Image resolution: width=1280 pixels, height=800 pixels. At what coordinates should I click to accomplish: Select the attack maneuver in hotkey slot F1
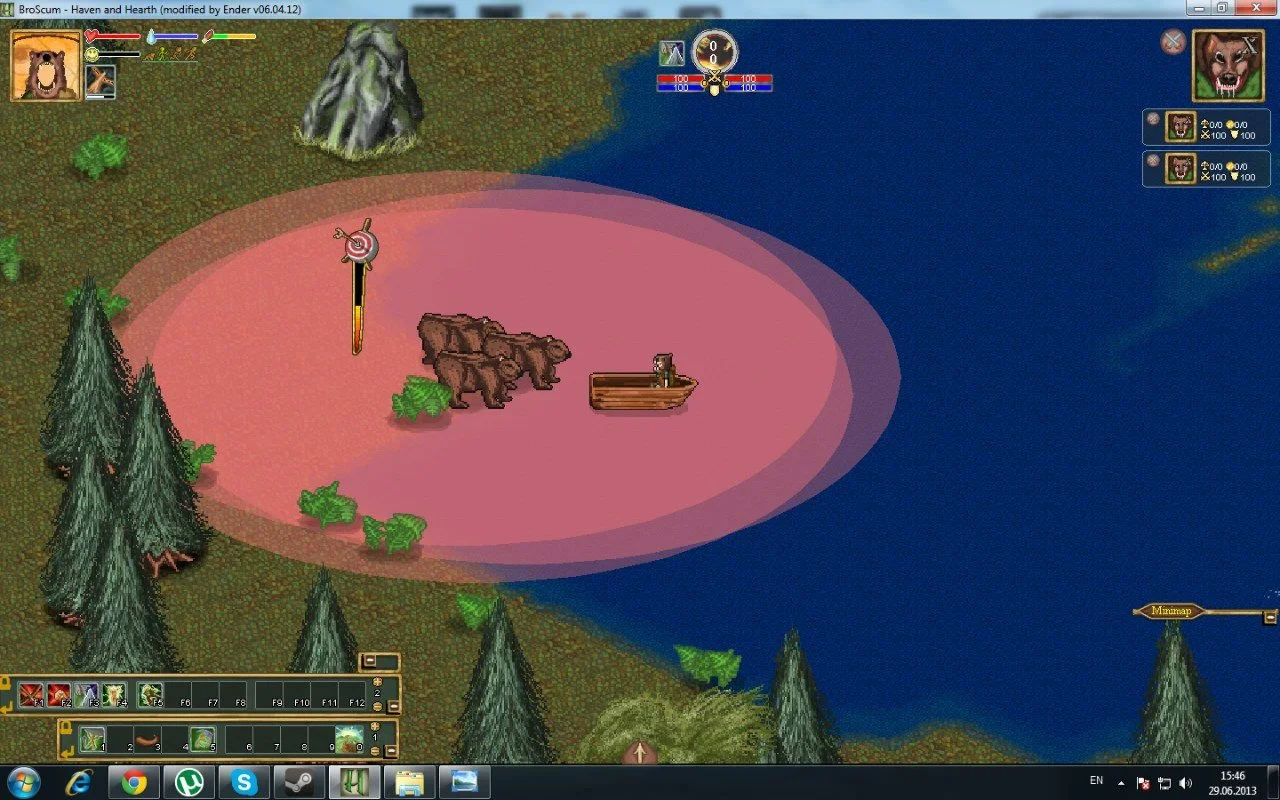[29, 693]
